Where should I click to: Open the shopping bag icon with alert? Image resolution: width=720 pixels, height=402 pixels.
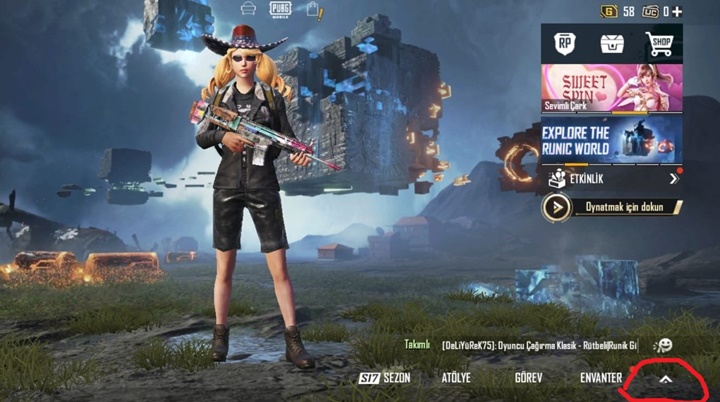click(x=313, y=9)
